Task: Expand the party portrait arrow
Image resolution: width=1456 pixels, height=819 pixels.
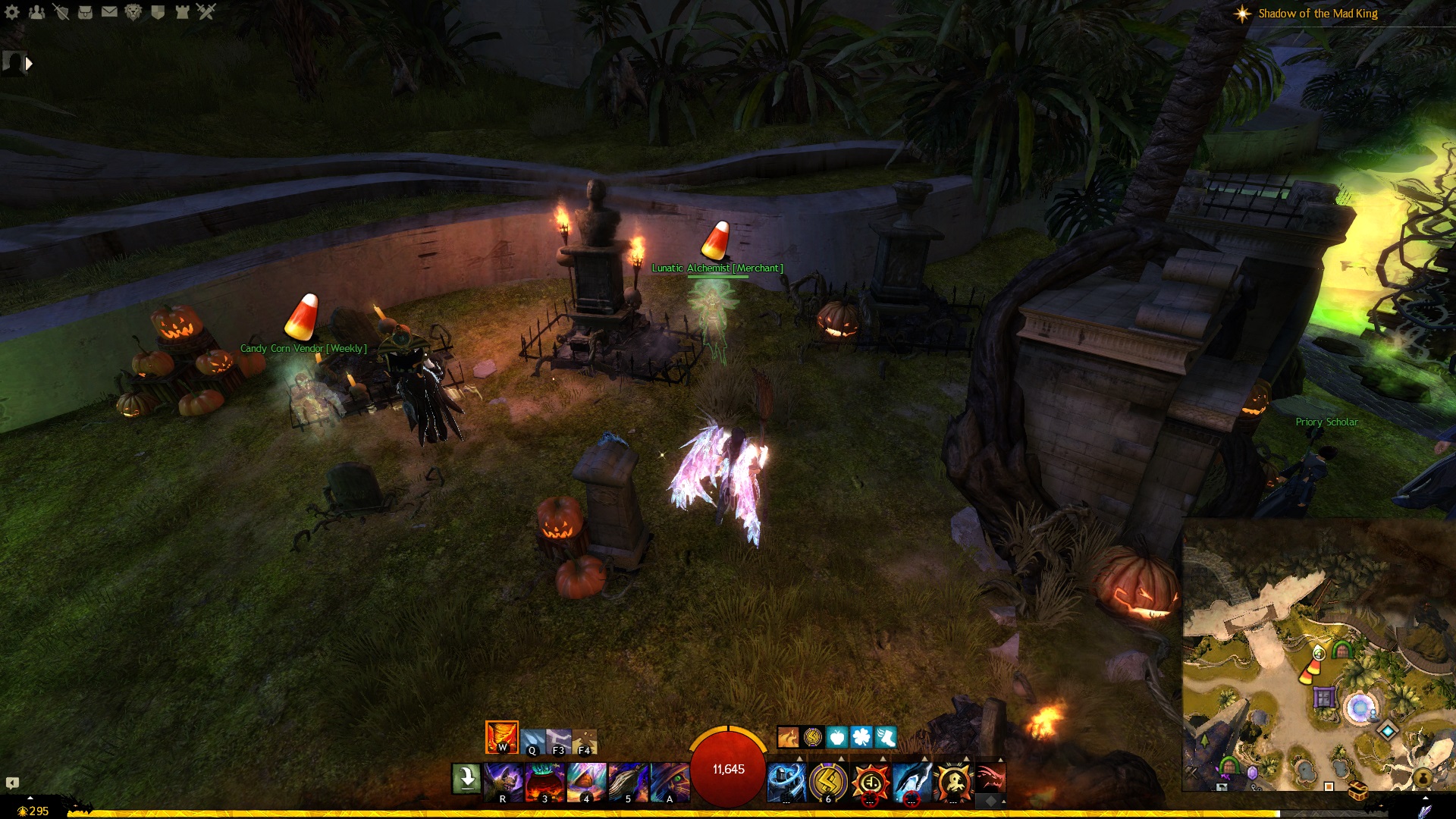Action: click(29, 64)
